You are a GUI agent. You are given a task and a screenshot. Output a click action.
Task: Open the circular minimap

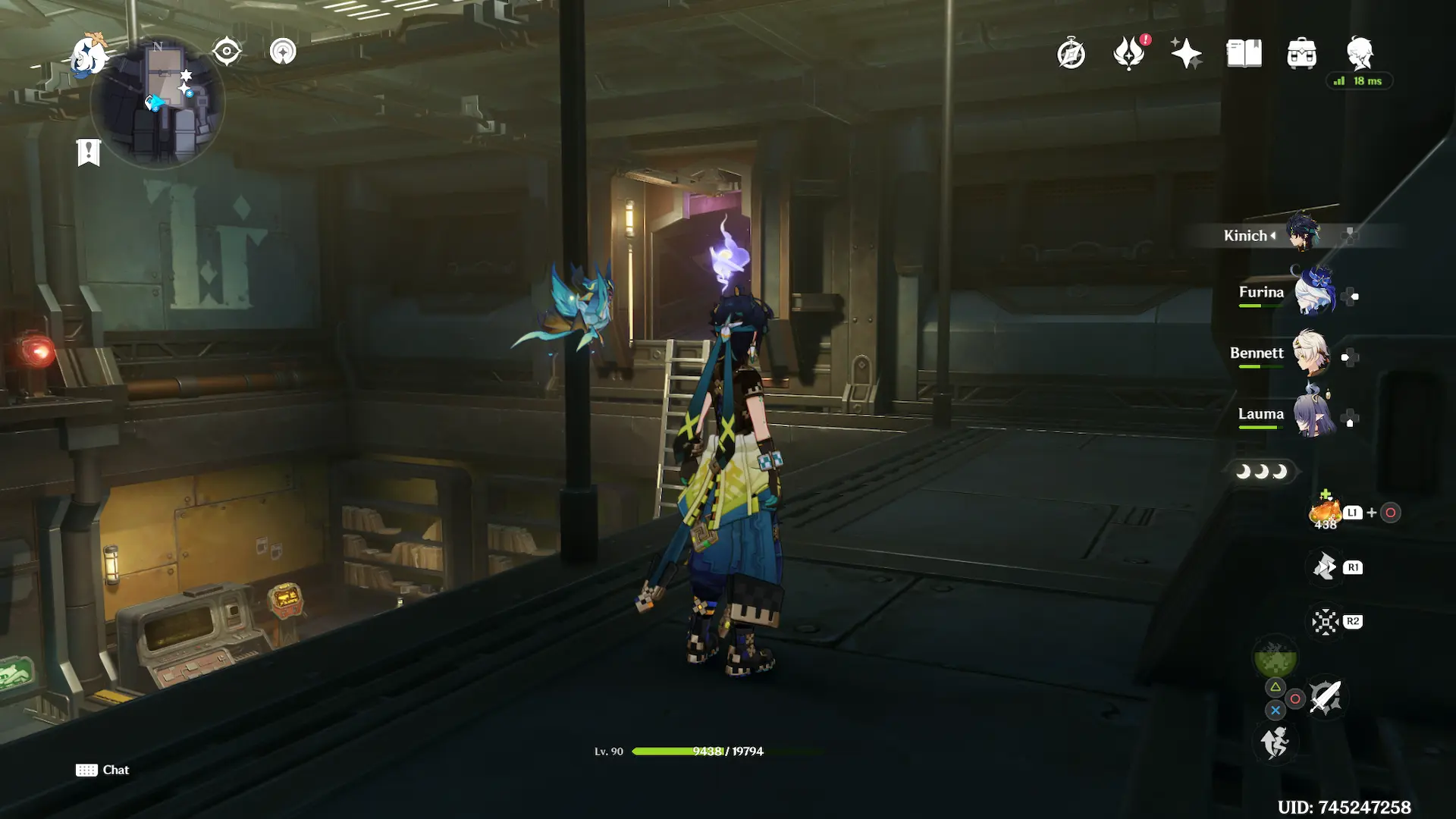click(x=158, y=102)
